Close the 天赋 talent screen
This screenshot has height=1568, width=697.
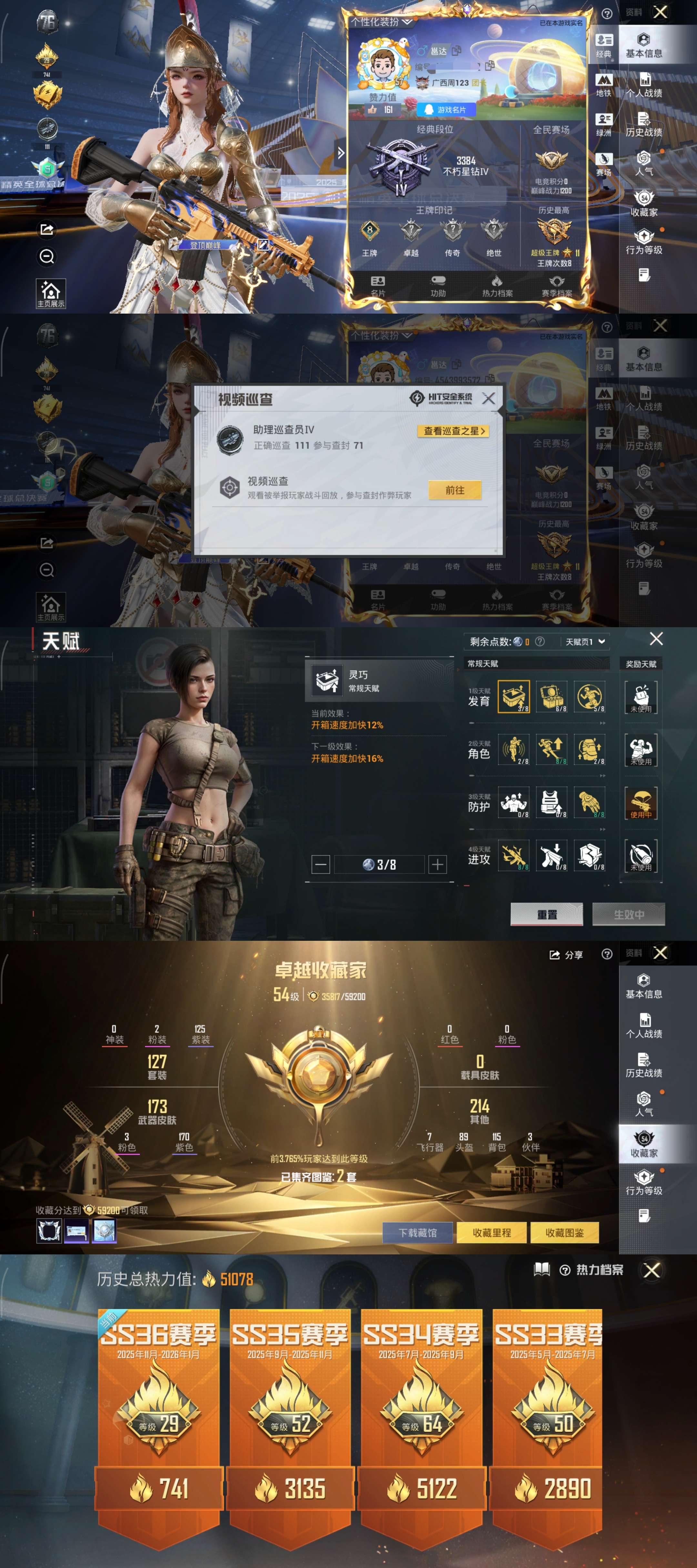pos(656,638)
